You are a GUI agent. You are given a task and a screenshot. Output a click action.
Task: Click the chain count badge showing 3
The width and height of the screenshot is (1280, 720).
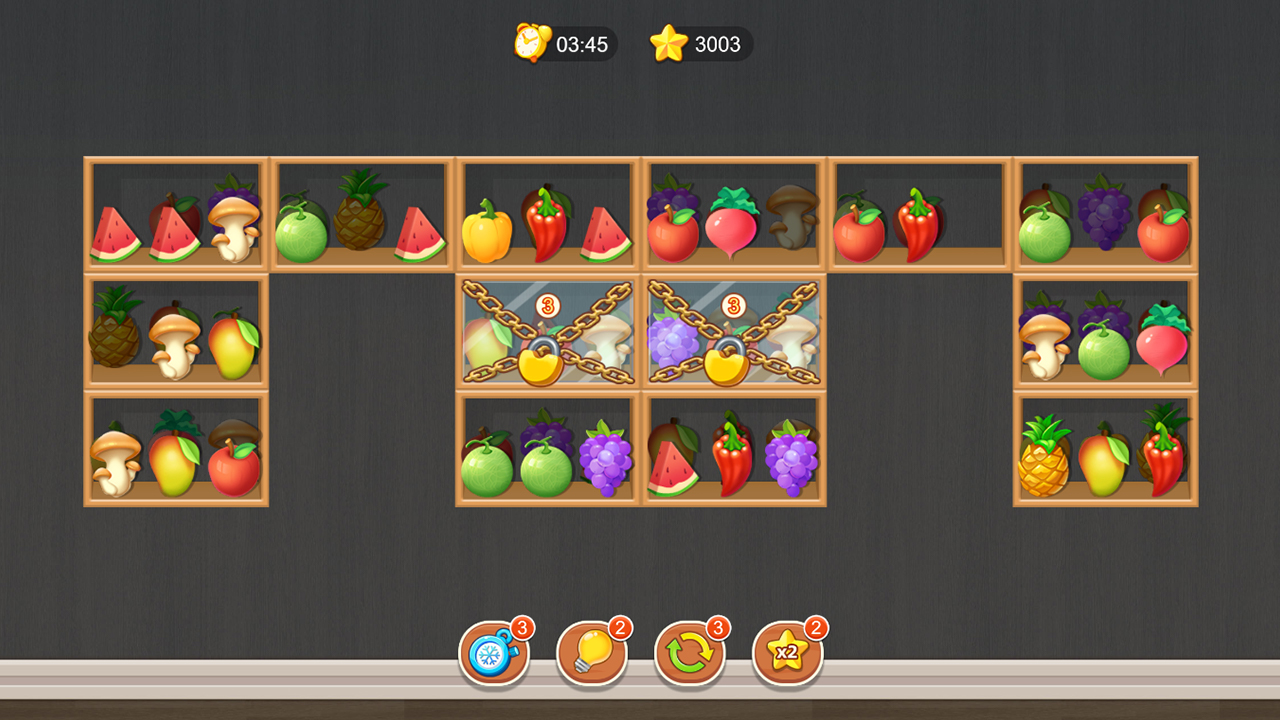click(x=545, y=305)
